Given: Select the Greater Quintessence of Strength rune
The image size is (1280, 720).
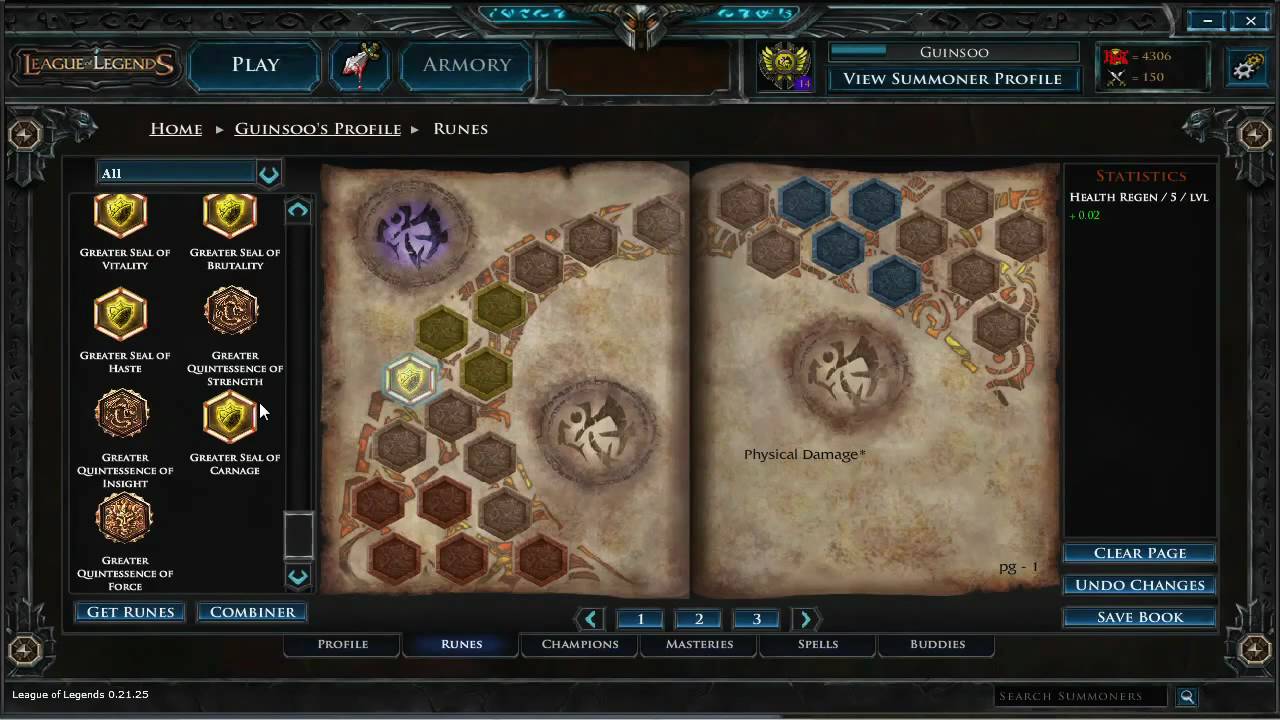Looking at the screenshot, I should [x=231, y=311].
